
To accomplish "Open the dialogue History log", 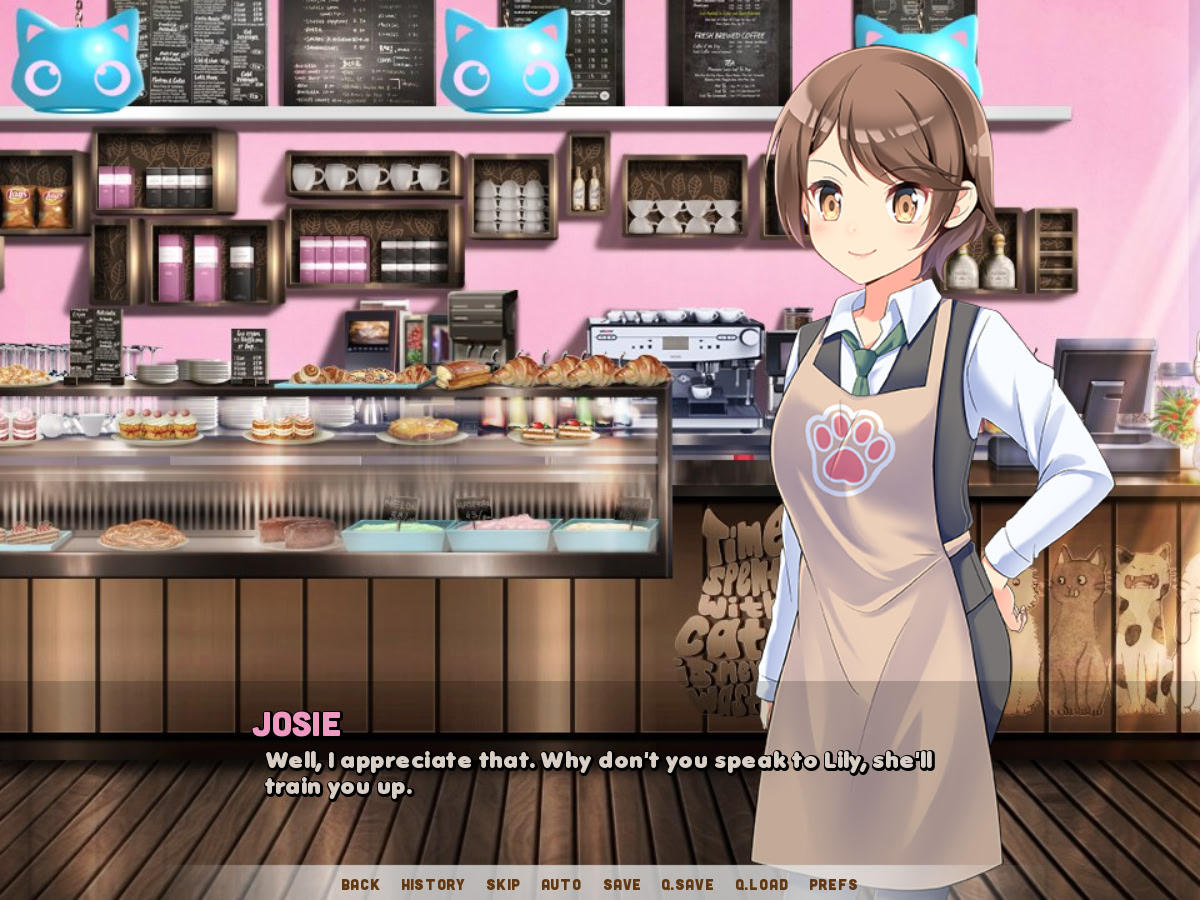I will (x=433, y=884).
